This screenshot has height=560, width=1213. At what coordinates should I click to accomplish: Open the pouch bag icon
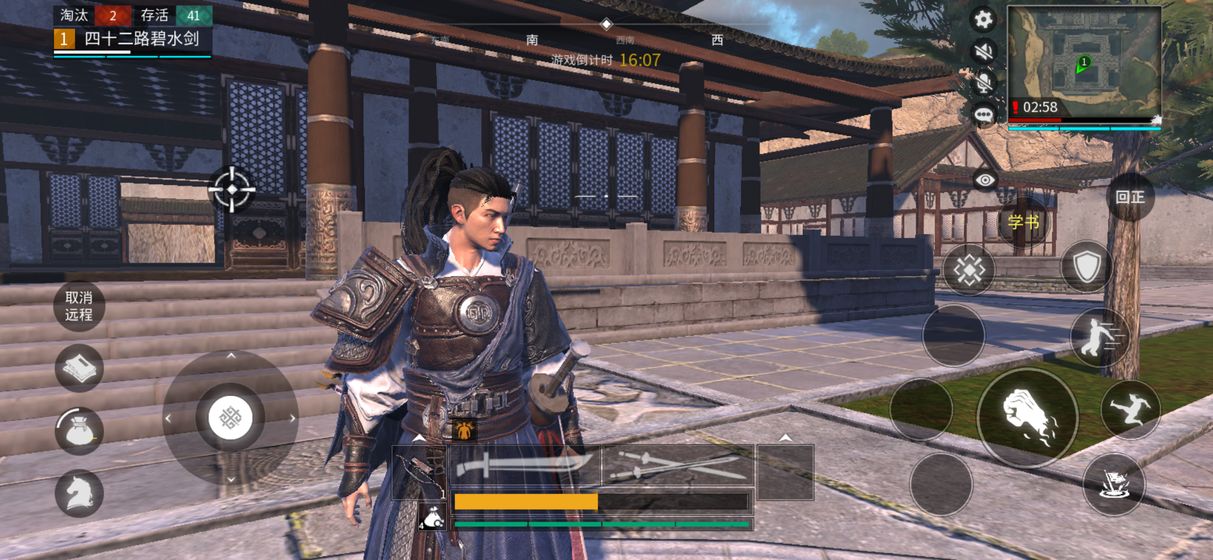(79, 431)
